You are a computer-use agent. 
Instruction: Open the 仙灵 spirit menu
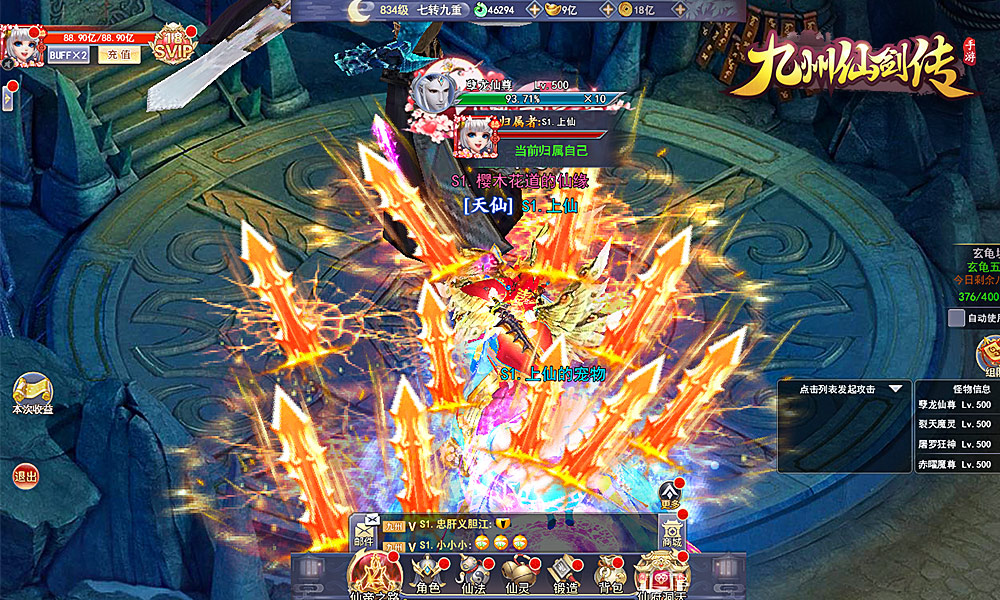coord(518,574)
